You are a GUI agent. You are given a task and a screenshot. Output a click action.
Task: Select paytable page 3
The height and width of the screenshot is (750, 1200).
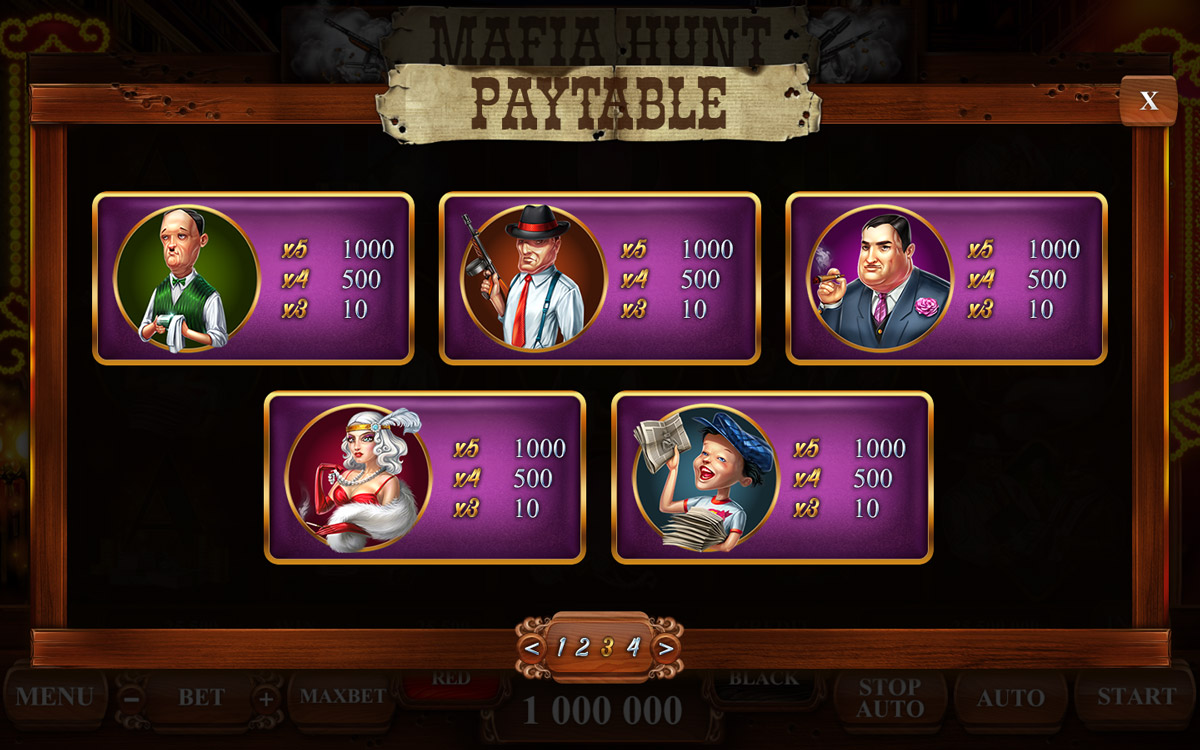[x=607, y=647]
